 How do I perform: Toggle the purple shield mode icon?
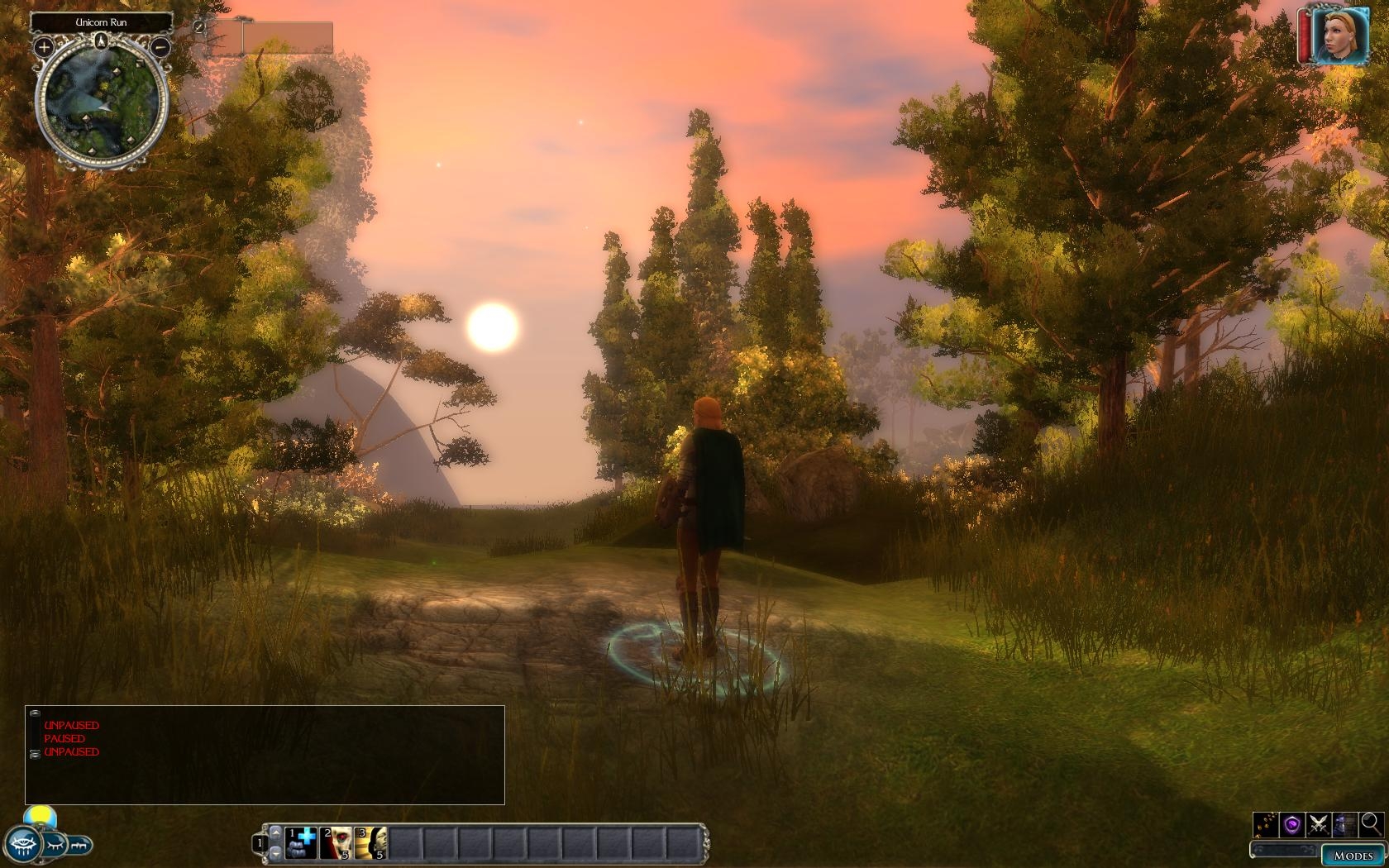pos(1292,824)
